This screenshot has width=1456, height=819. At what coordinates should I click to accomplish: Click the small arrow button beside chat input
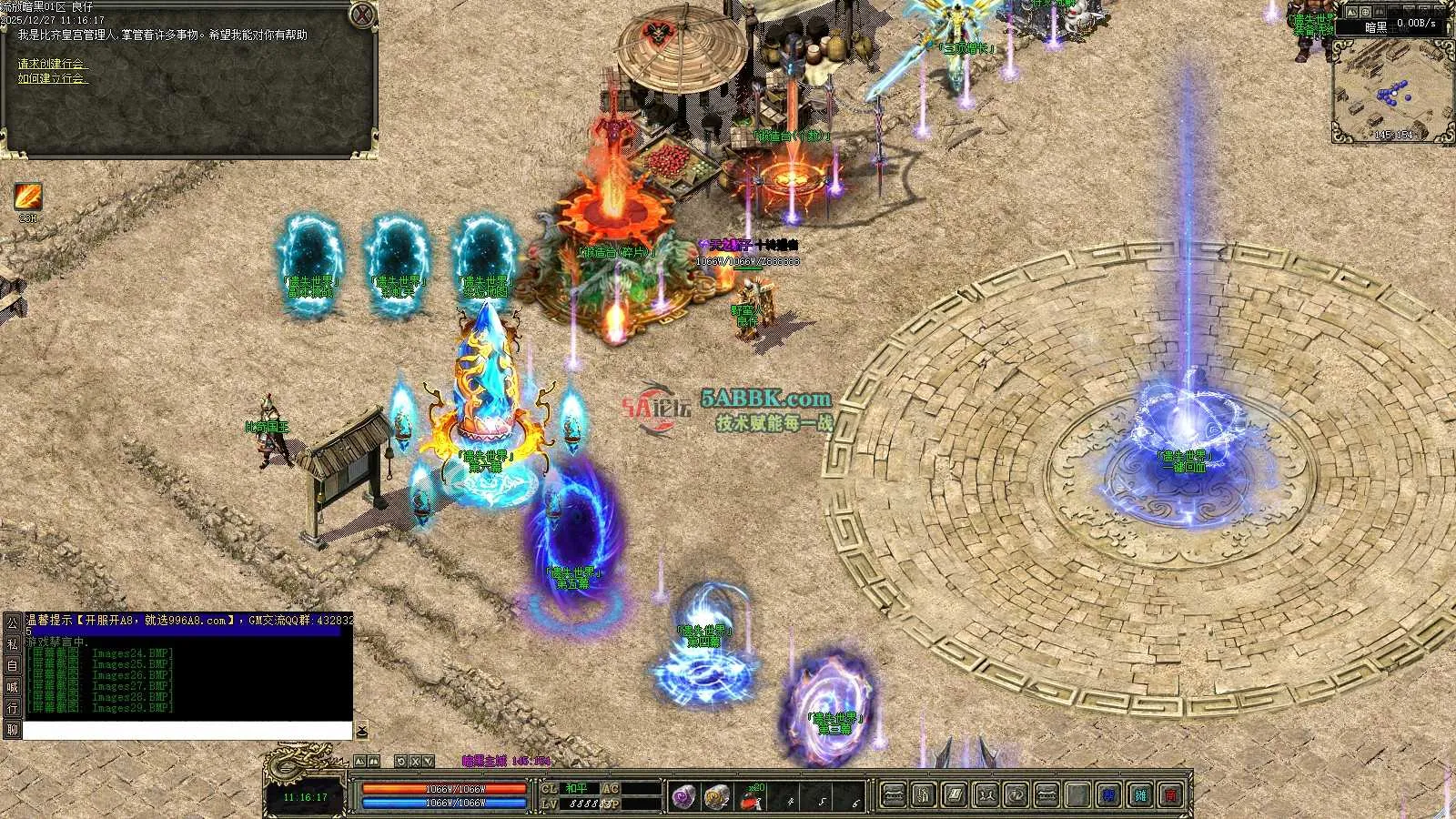[361, 731]
